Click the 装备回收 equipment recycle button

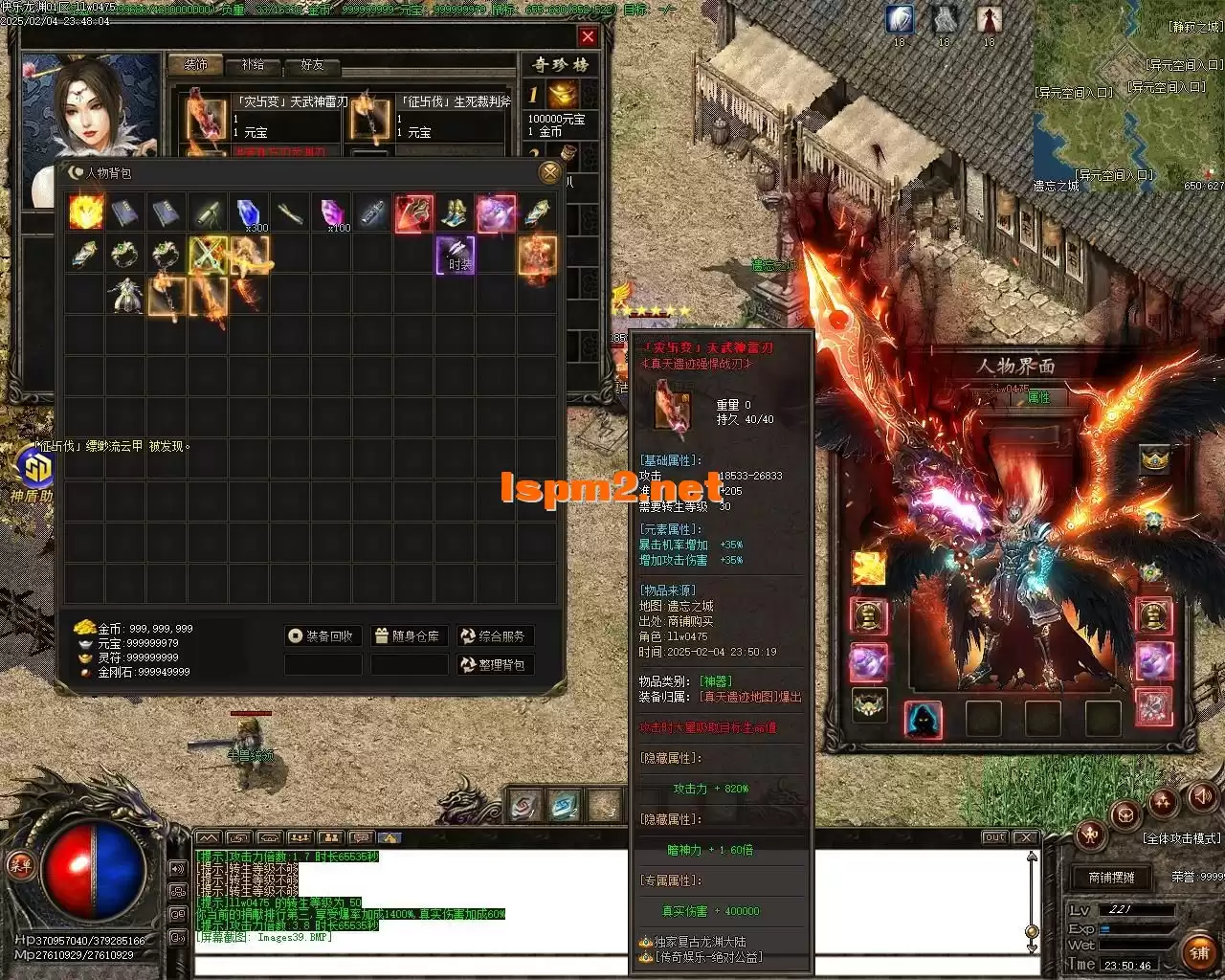(323, 636)
